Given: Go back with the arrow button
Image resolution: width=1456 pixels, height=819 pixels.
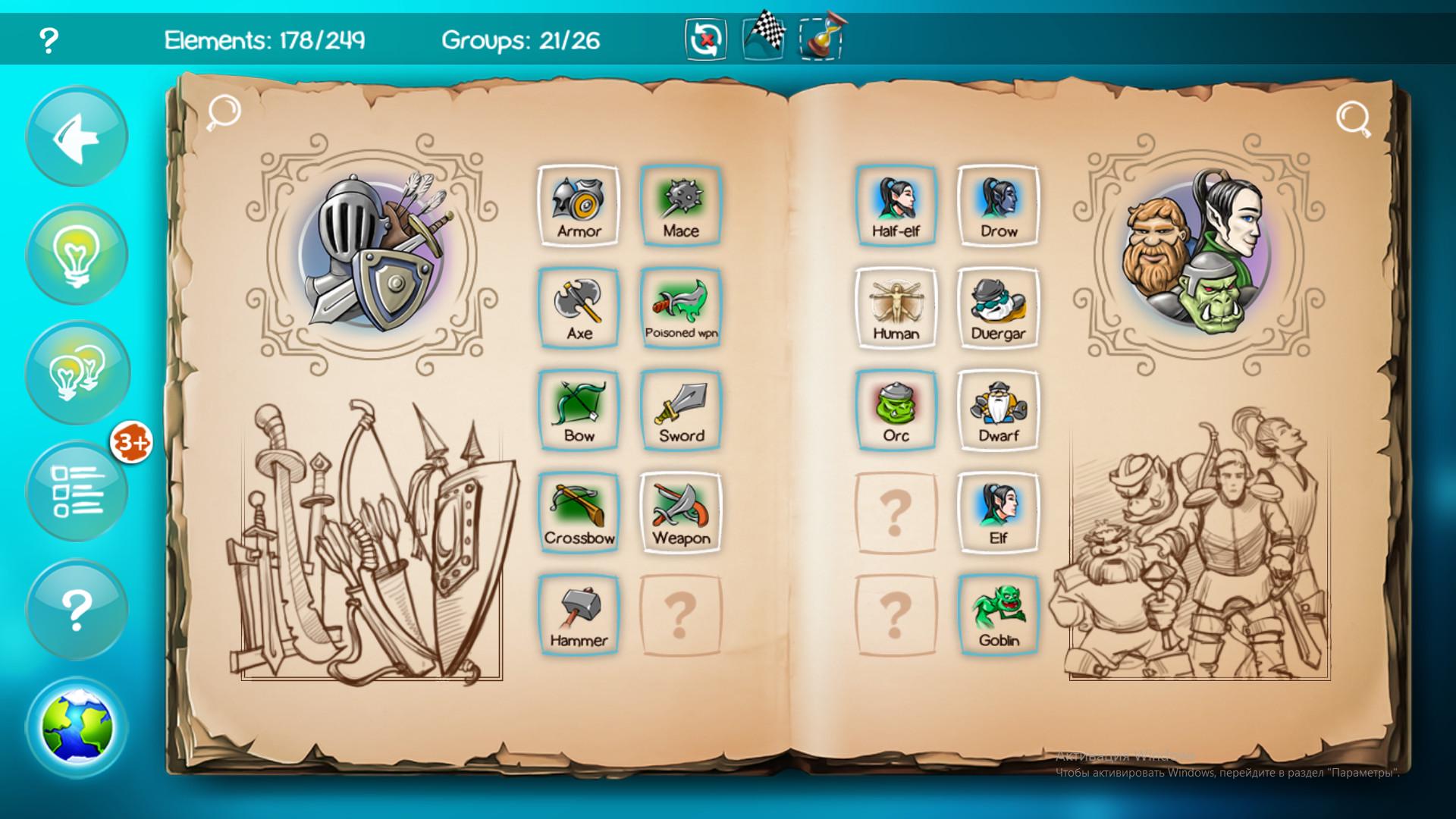Looking at the screenshot, I should pyautogui.click(x=77, y=136).
